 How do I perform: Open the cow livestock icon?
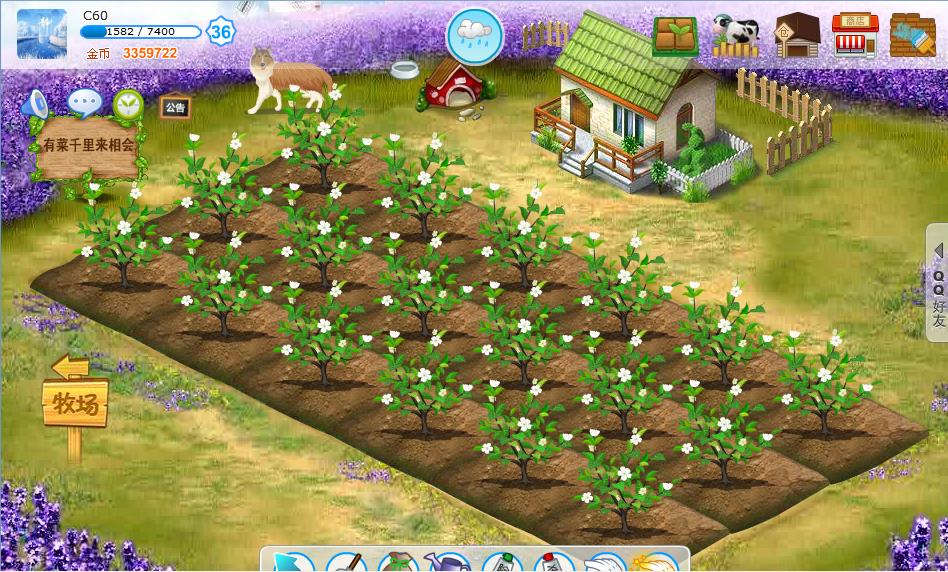(x=736, y=36)
